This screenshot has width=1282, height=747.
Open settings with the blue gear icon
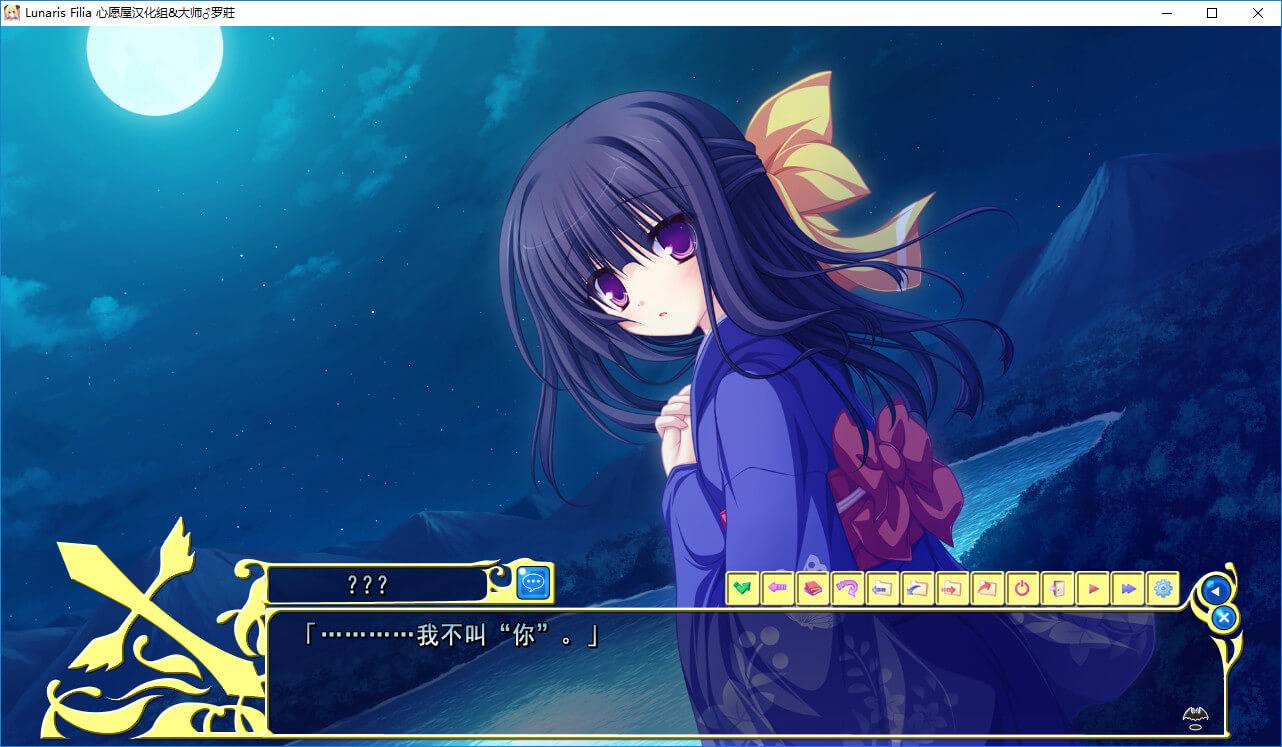1163,588
